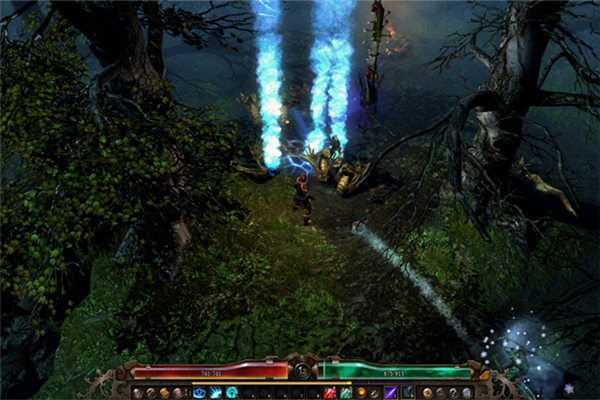The image size is (600, 400).
Task: Use the red health potion
Action: [x=329, y=392]
